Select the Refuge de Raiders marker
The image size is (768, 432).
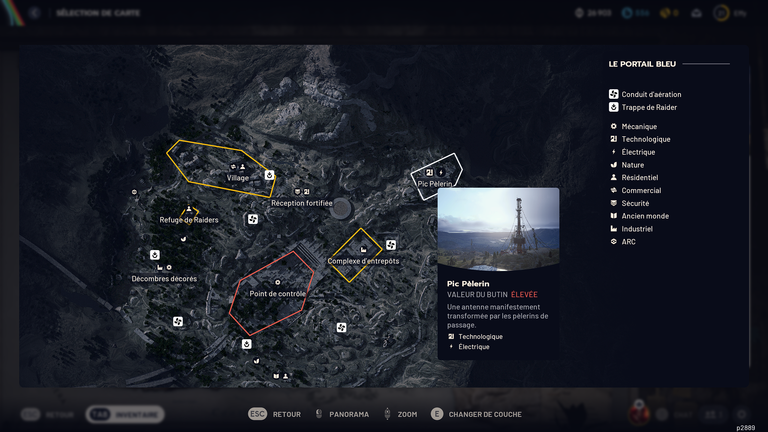[x=189, y=220]
